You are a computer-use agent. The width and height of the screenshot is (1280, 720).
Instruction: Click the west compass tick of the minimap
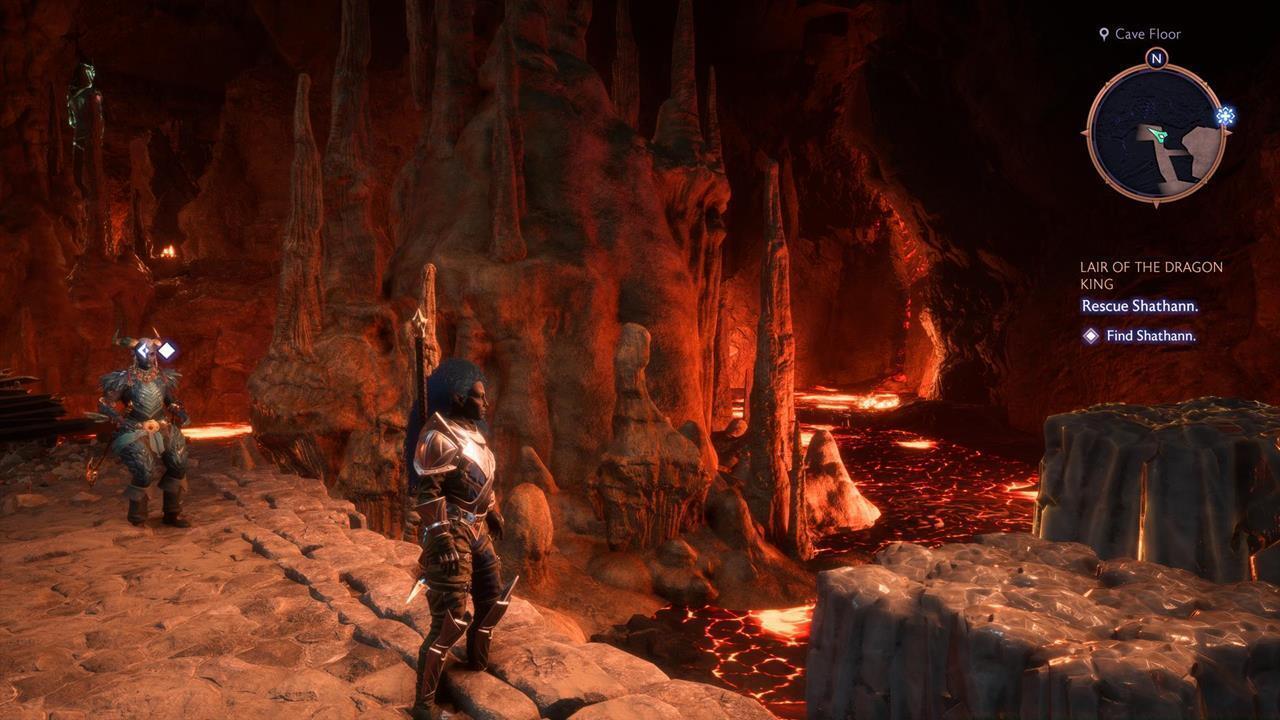click(1083, 133)
